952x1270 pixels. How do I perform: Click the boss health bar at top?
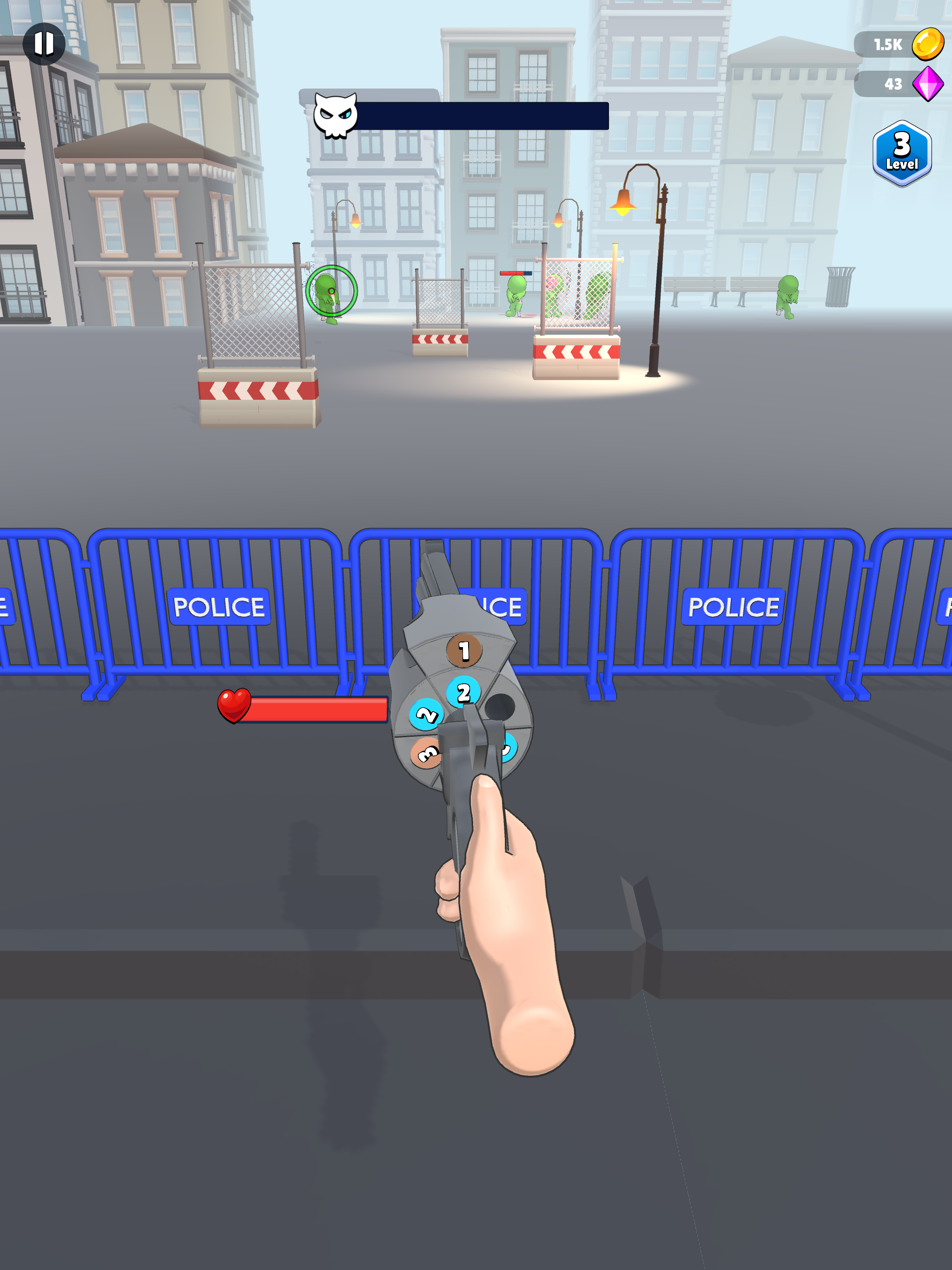tap(483, 117)
